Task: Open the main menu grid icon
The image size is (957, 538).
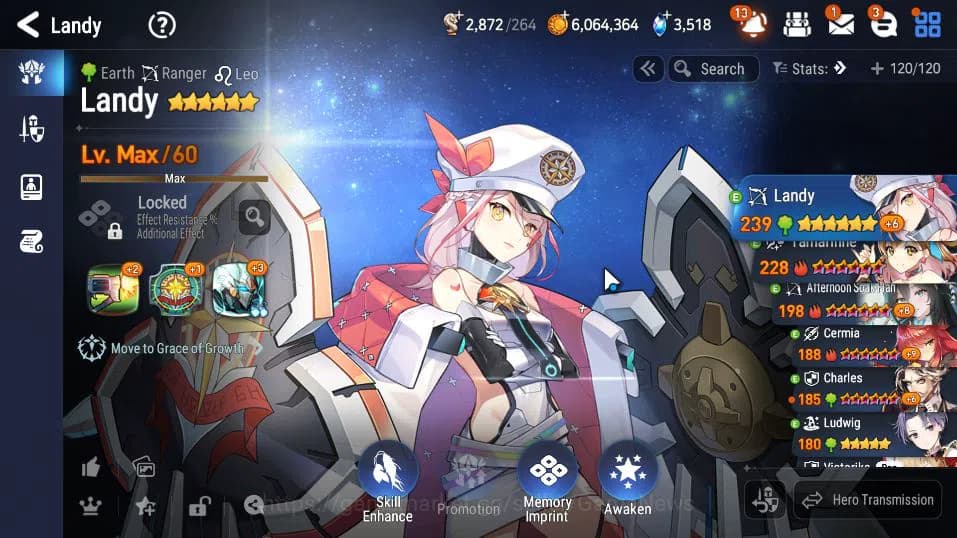Action: (x=927, y=24)
